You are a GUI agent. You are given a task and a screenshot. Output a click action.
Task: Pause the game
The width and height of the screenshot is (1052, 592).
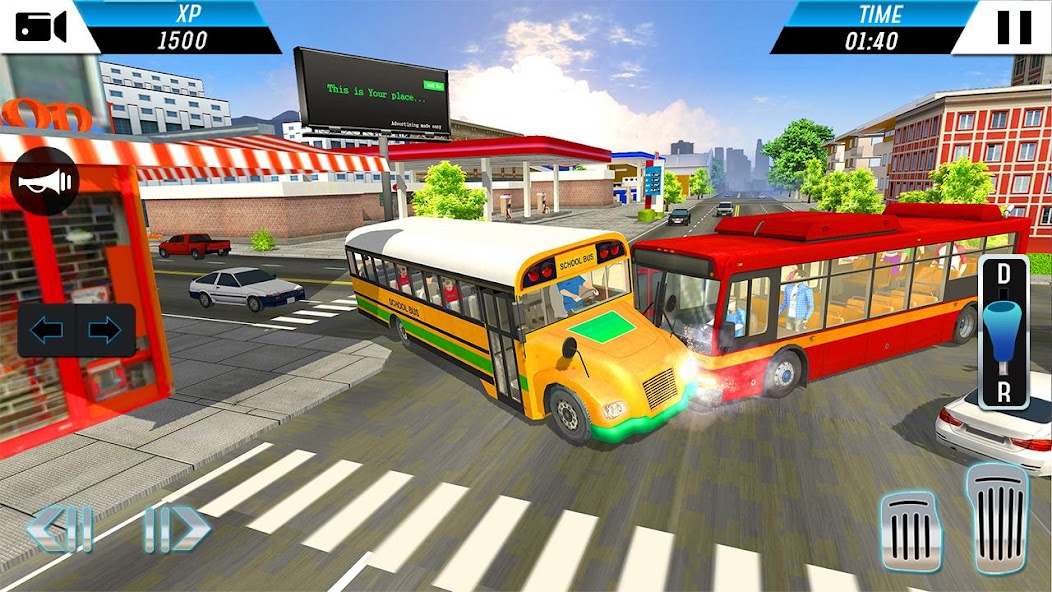coord(1013,26)
